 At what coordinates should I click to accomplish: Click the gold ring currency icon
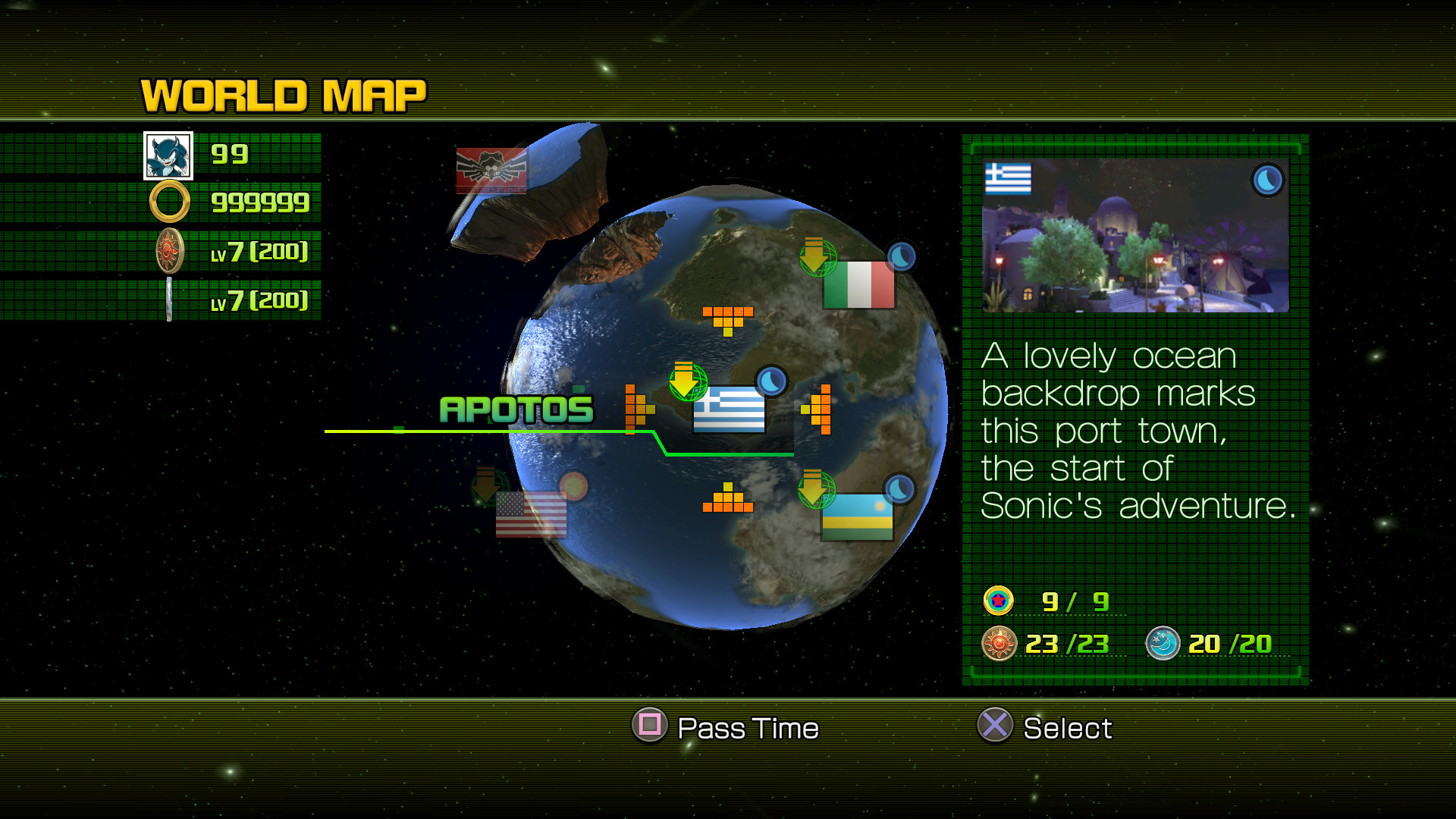(x=168, y=202)
